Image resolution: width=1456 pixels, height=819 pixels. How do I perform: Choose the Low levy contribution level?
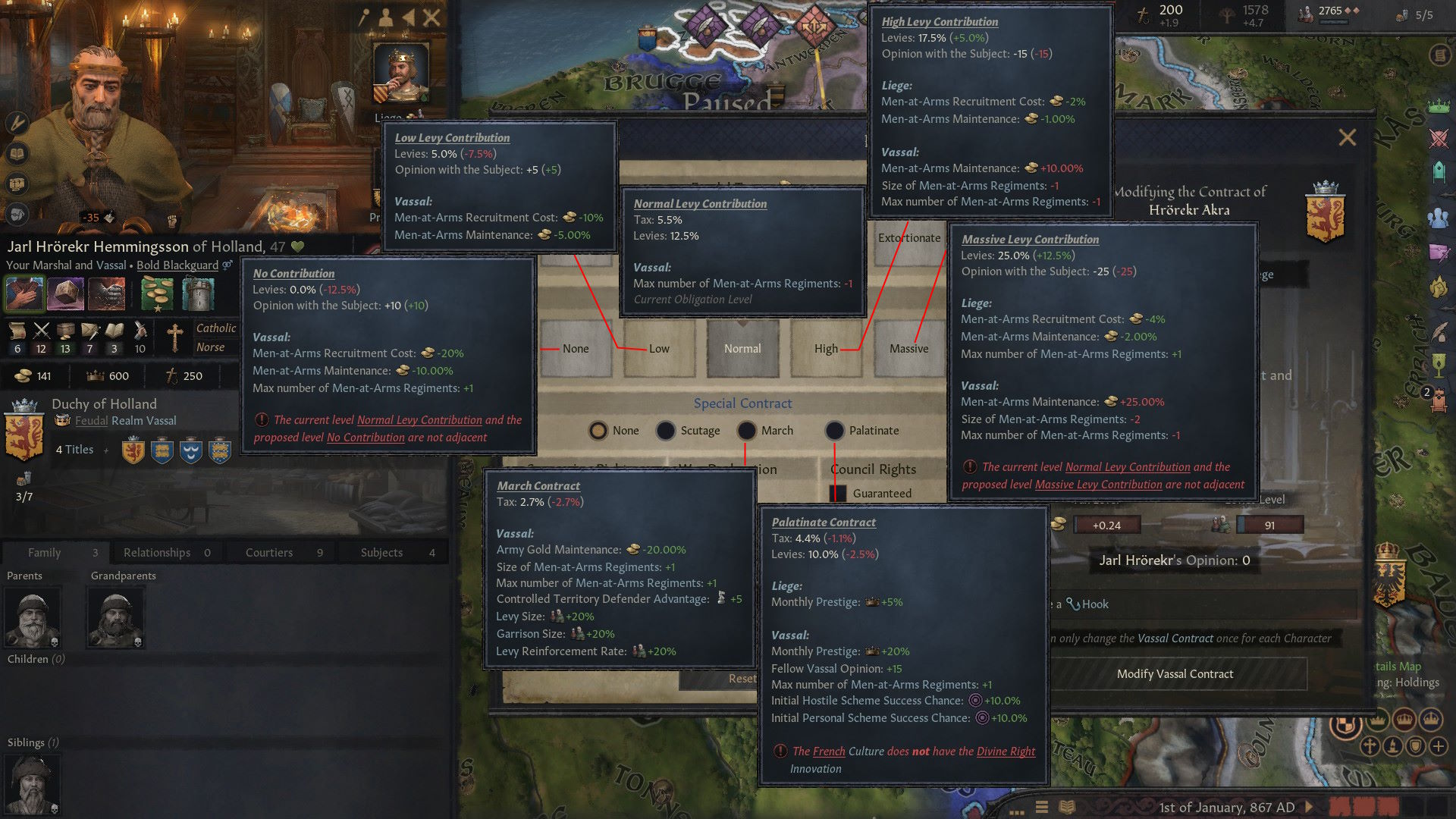[x=659, y=349]
